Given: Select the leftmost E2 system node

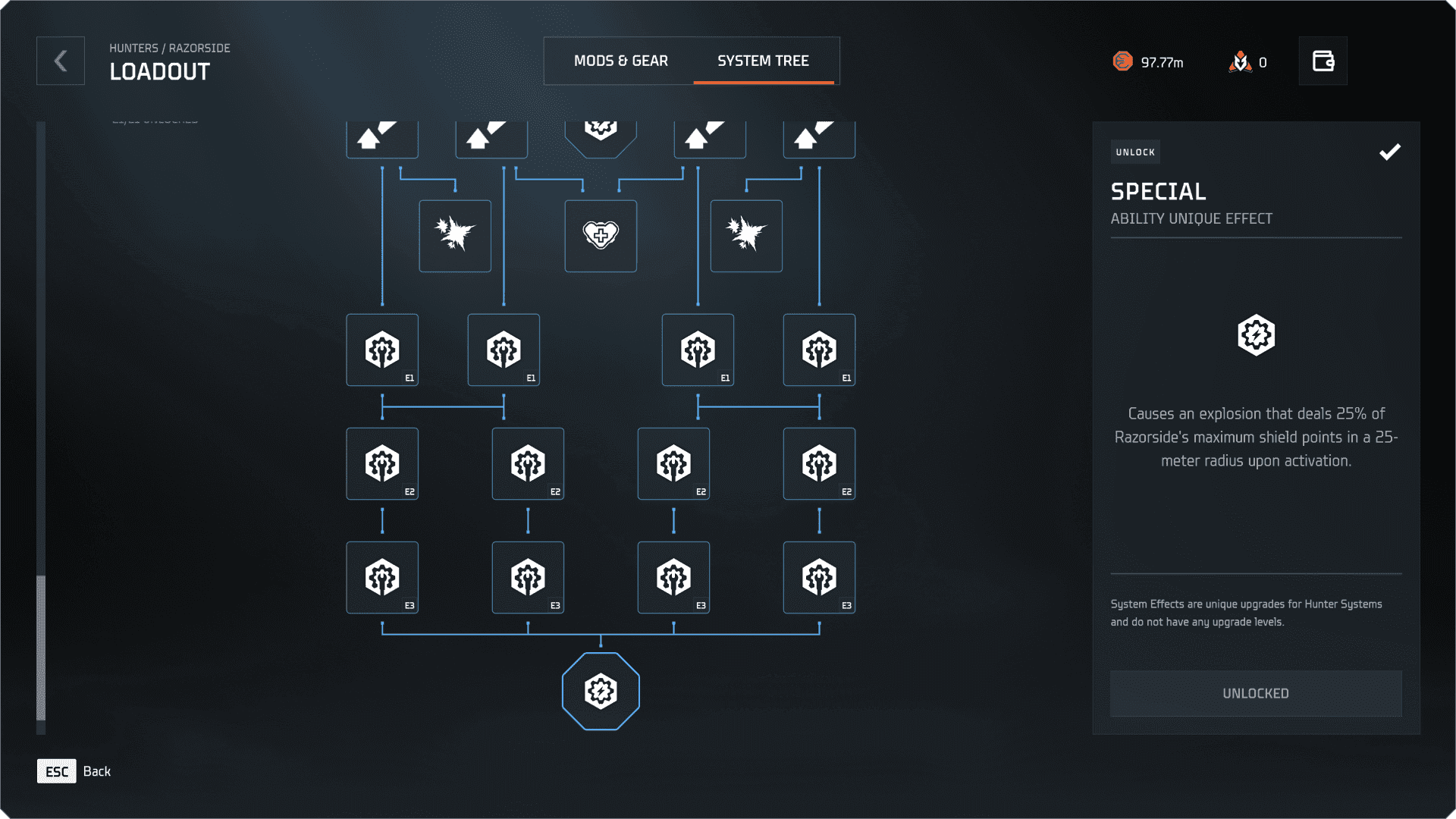Looking at the screenshot, I should (382, 463).
